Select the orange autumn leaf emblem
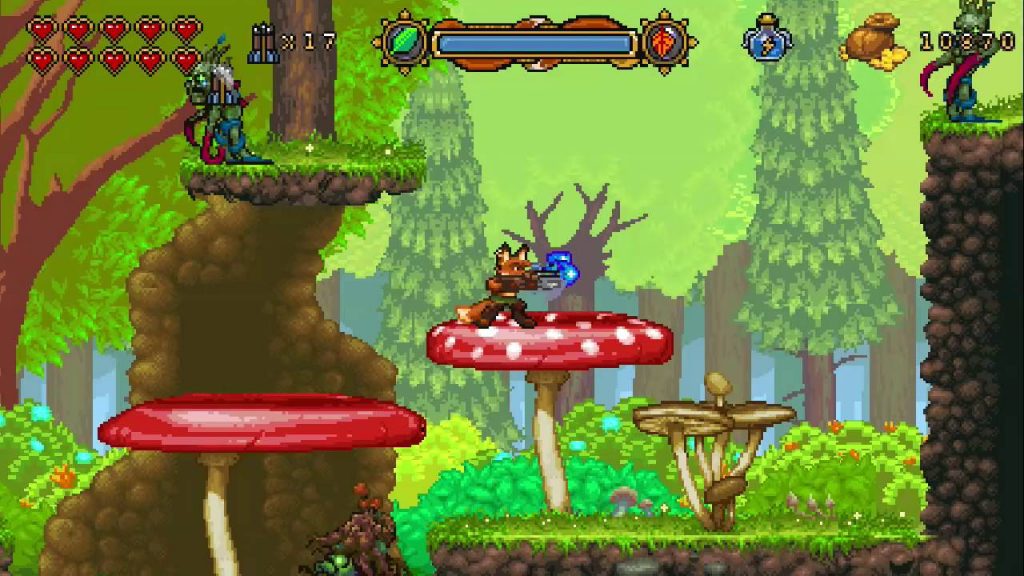 point(665,43)
